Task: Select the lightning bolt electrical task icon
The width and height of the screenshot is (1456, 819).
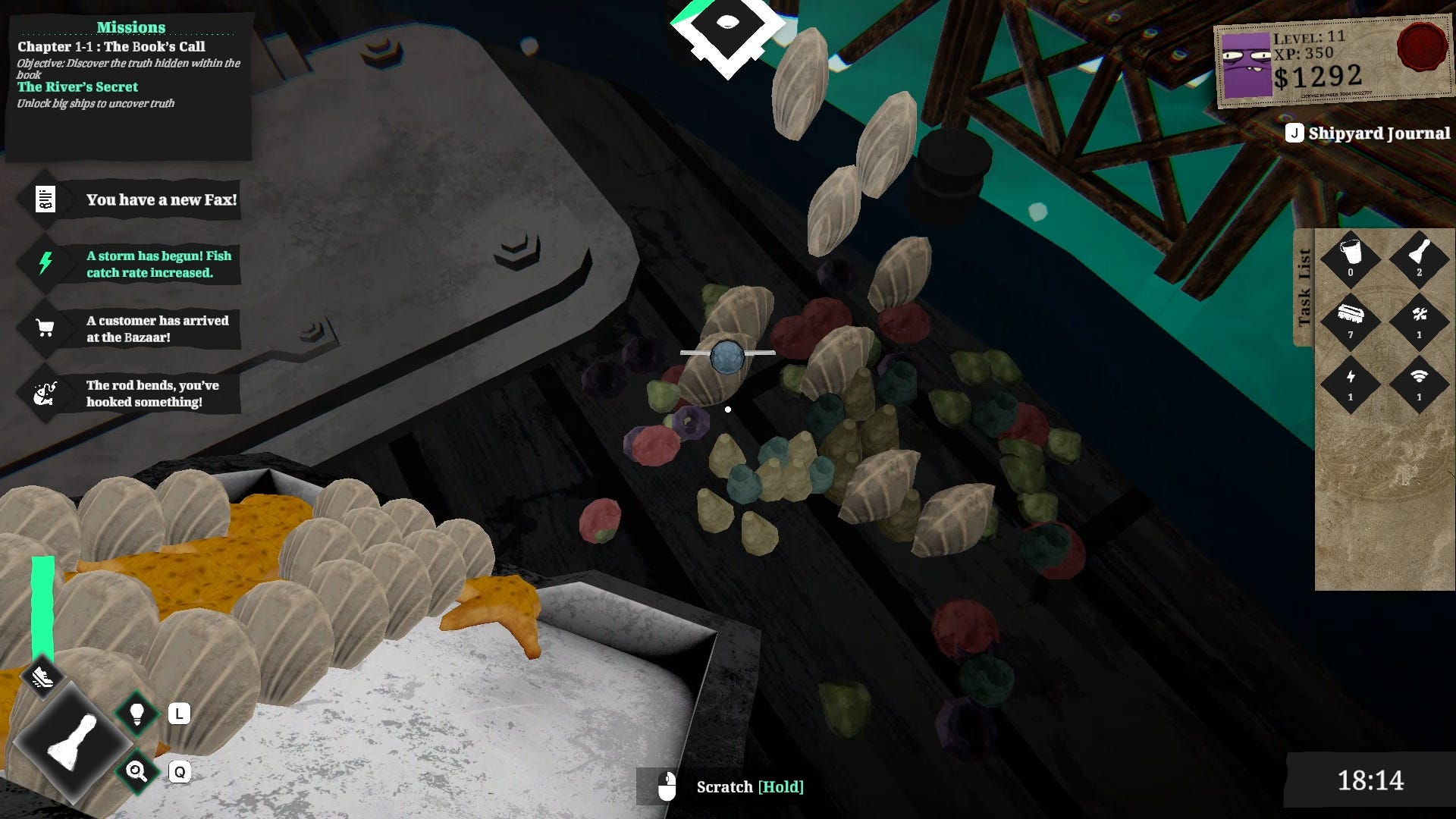Action: tap(1350, 381)
